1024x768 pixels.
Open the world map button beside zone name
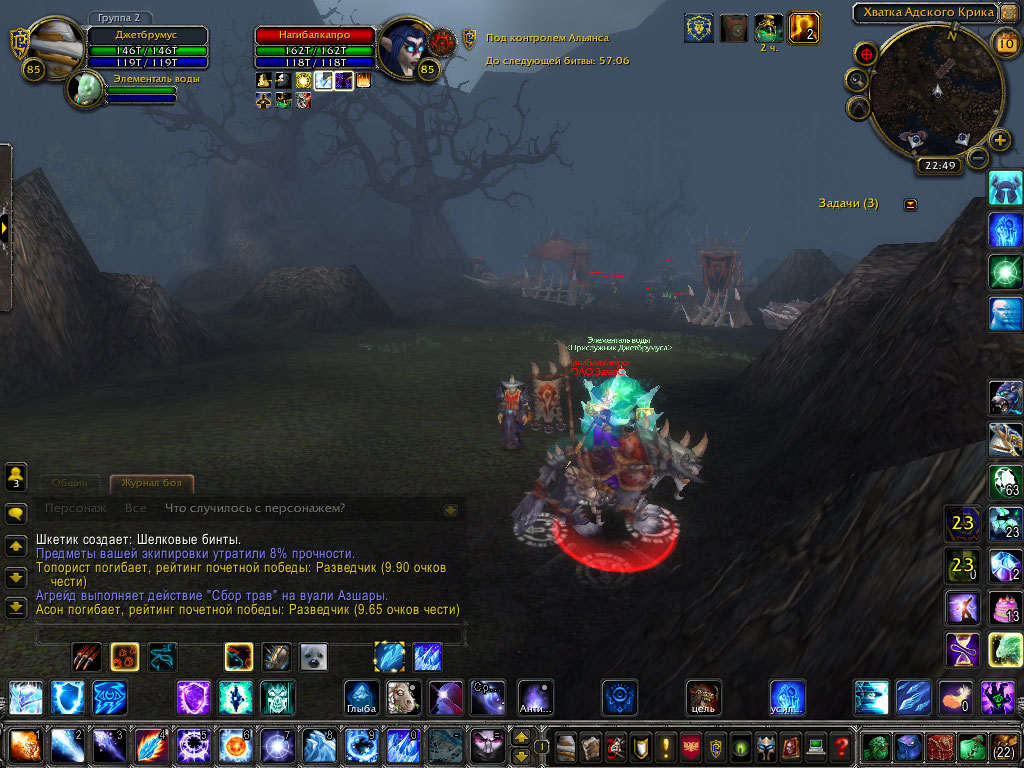tap(1008, 13)
